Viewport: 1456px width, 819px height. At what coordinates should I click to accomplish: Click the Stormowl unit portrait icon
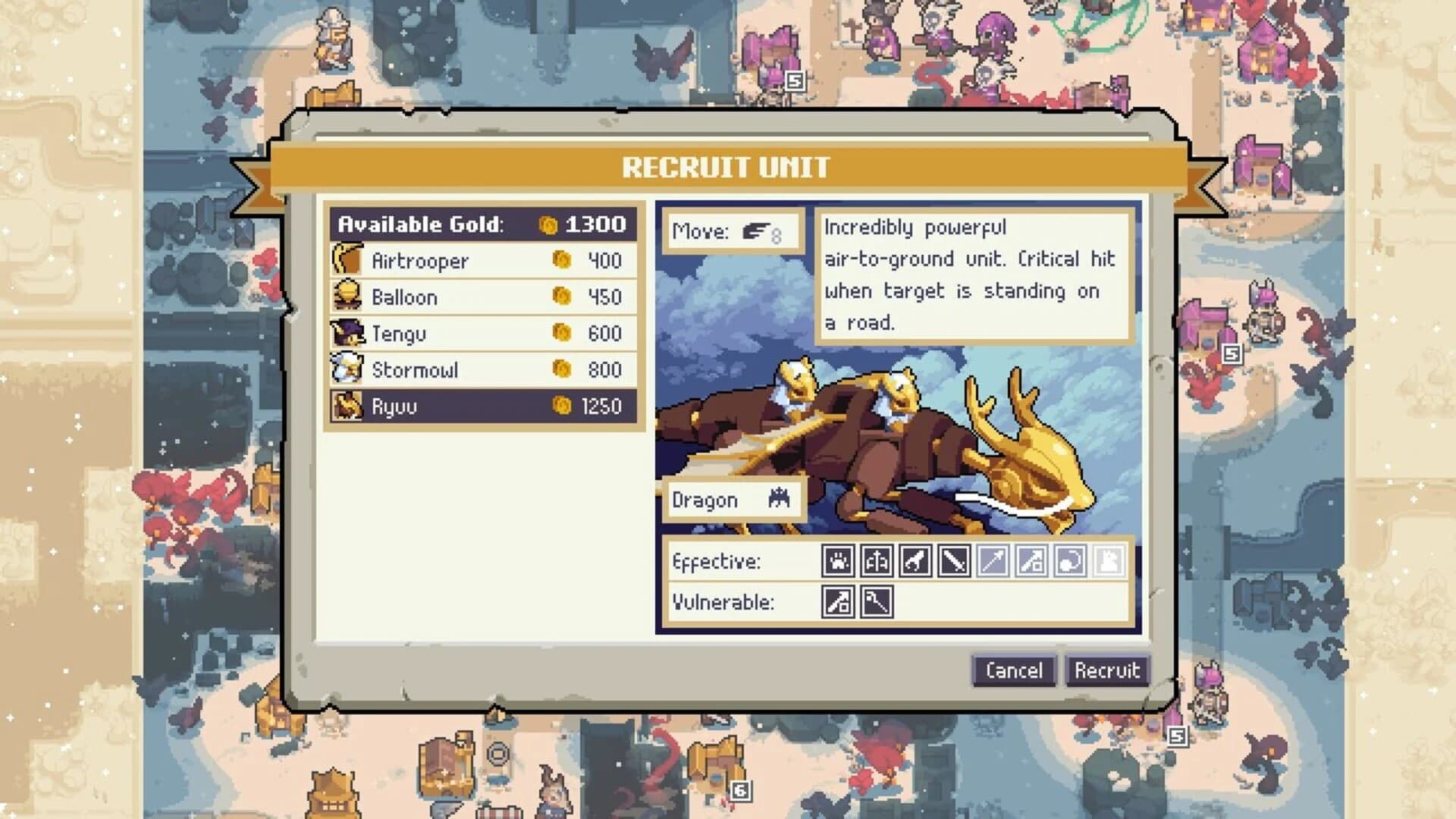point(348,369)
